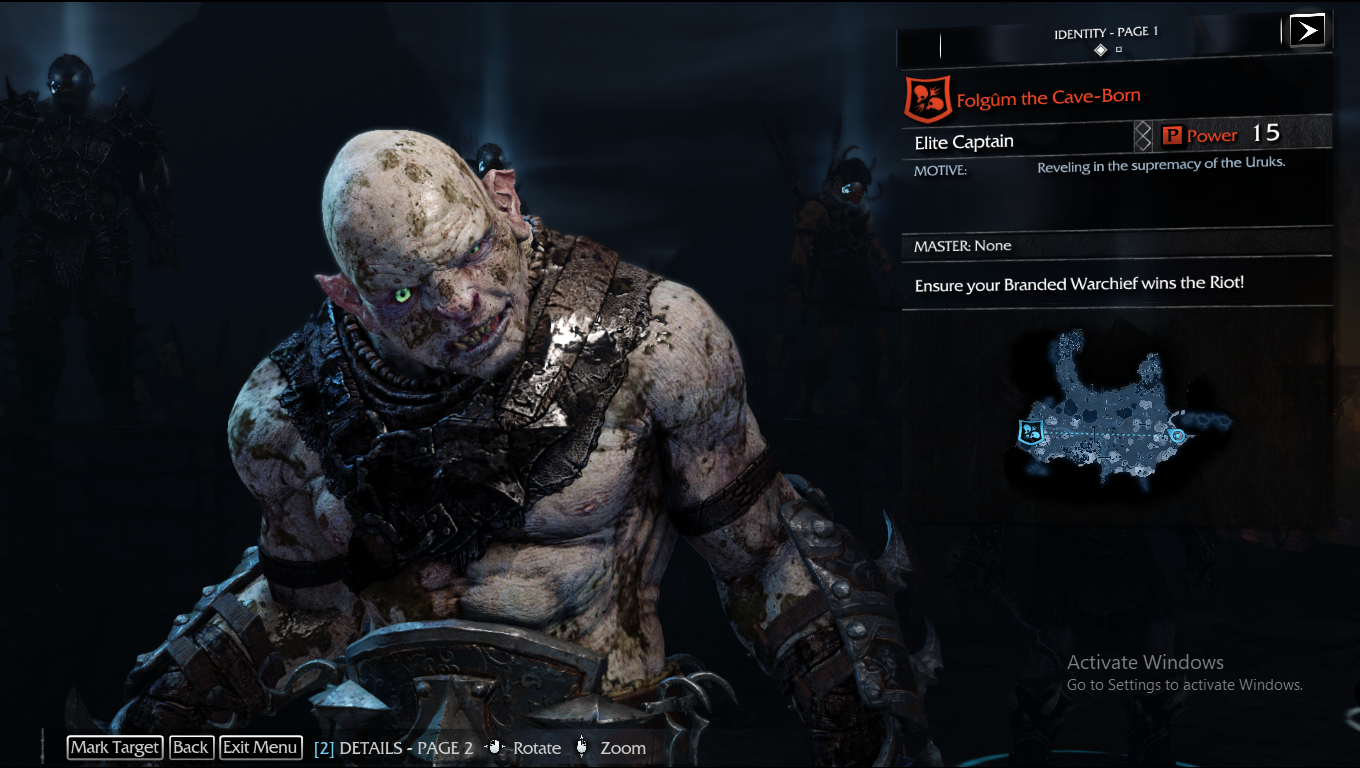The image size is (1360, 768).
Task: Select the blue ring marker on map
Action: (x=1177, y=436)
